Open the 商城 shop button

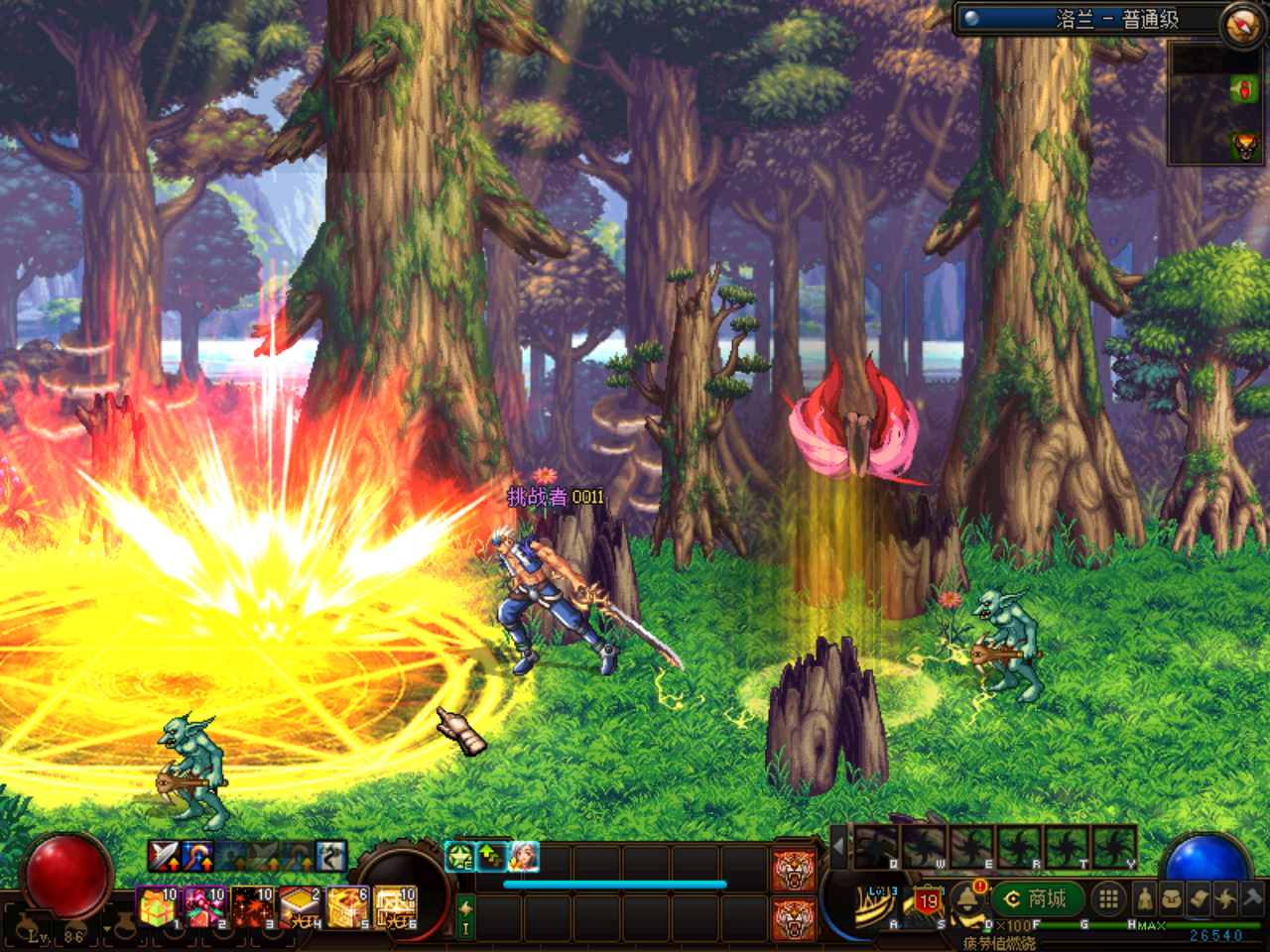1037,899
